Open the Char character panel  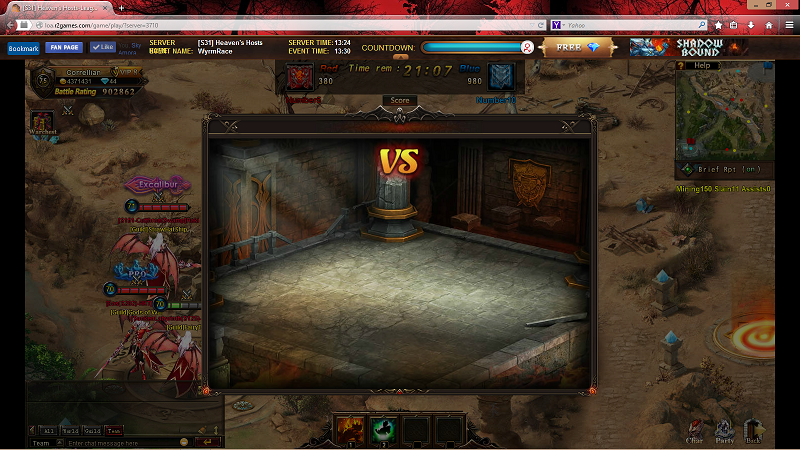pos(695,430)
